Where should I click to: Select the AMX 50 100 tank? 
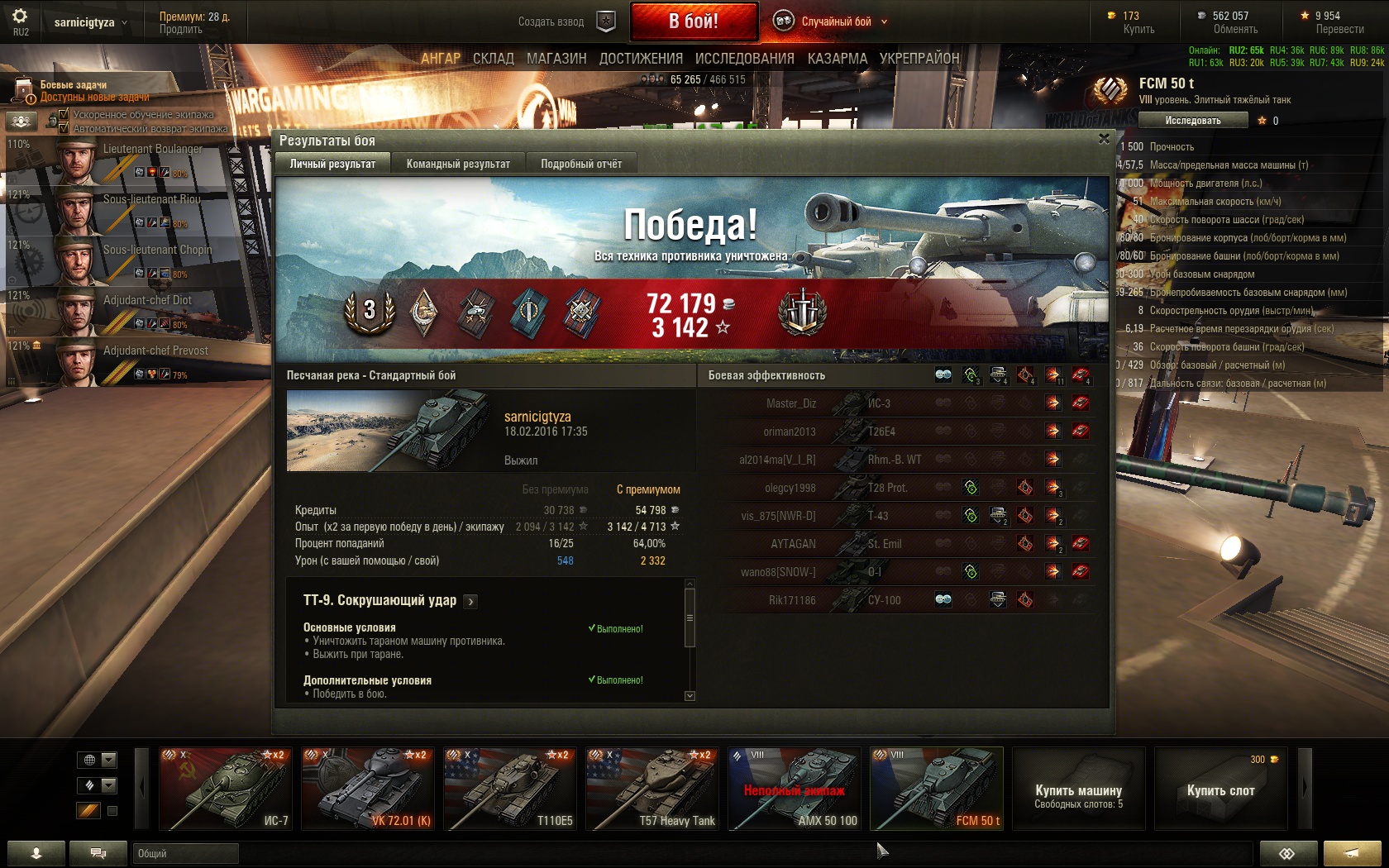tap(794, 789)
